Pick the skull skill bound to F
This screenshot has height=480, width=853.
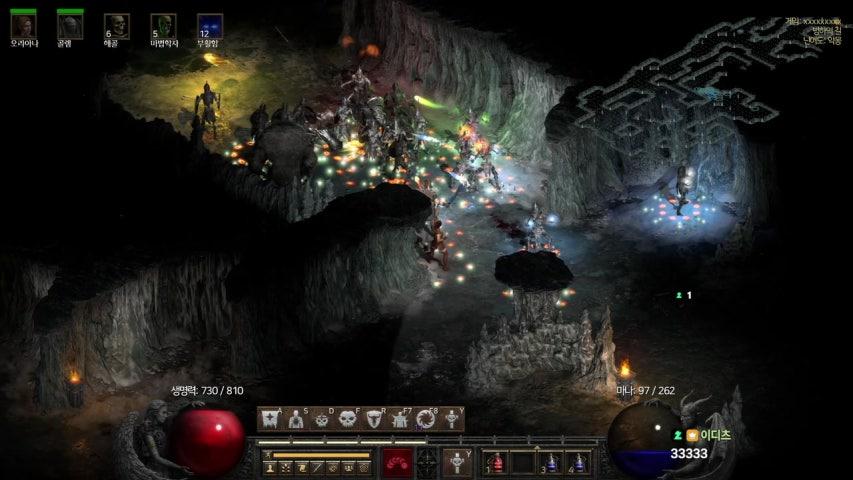coord(348,419)
